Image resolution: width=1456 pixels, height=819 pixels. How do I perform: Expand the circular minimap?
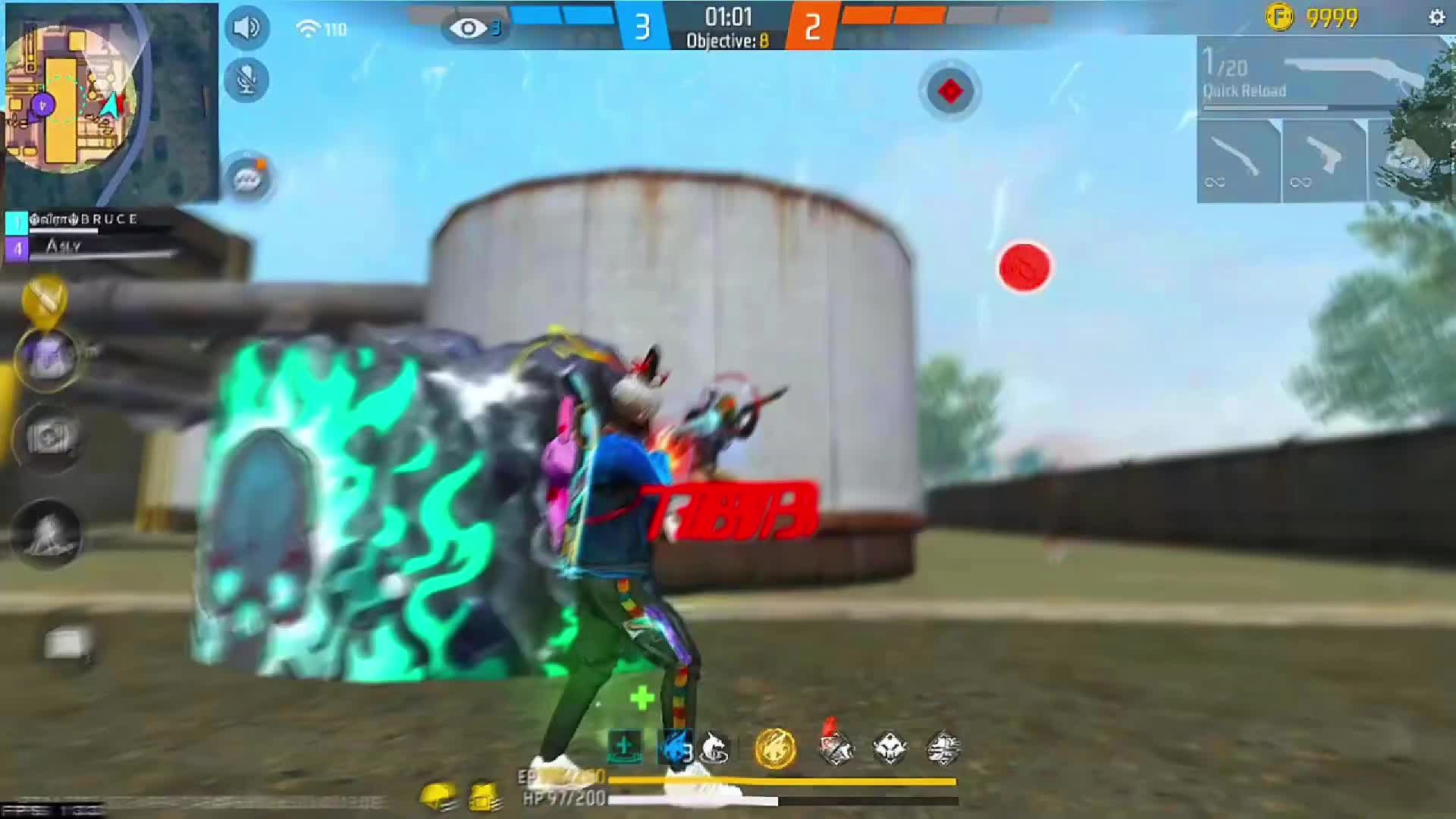tap(72, 99)
